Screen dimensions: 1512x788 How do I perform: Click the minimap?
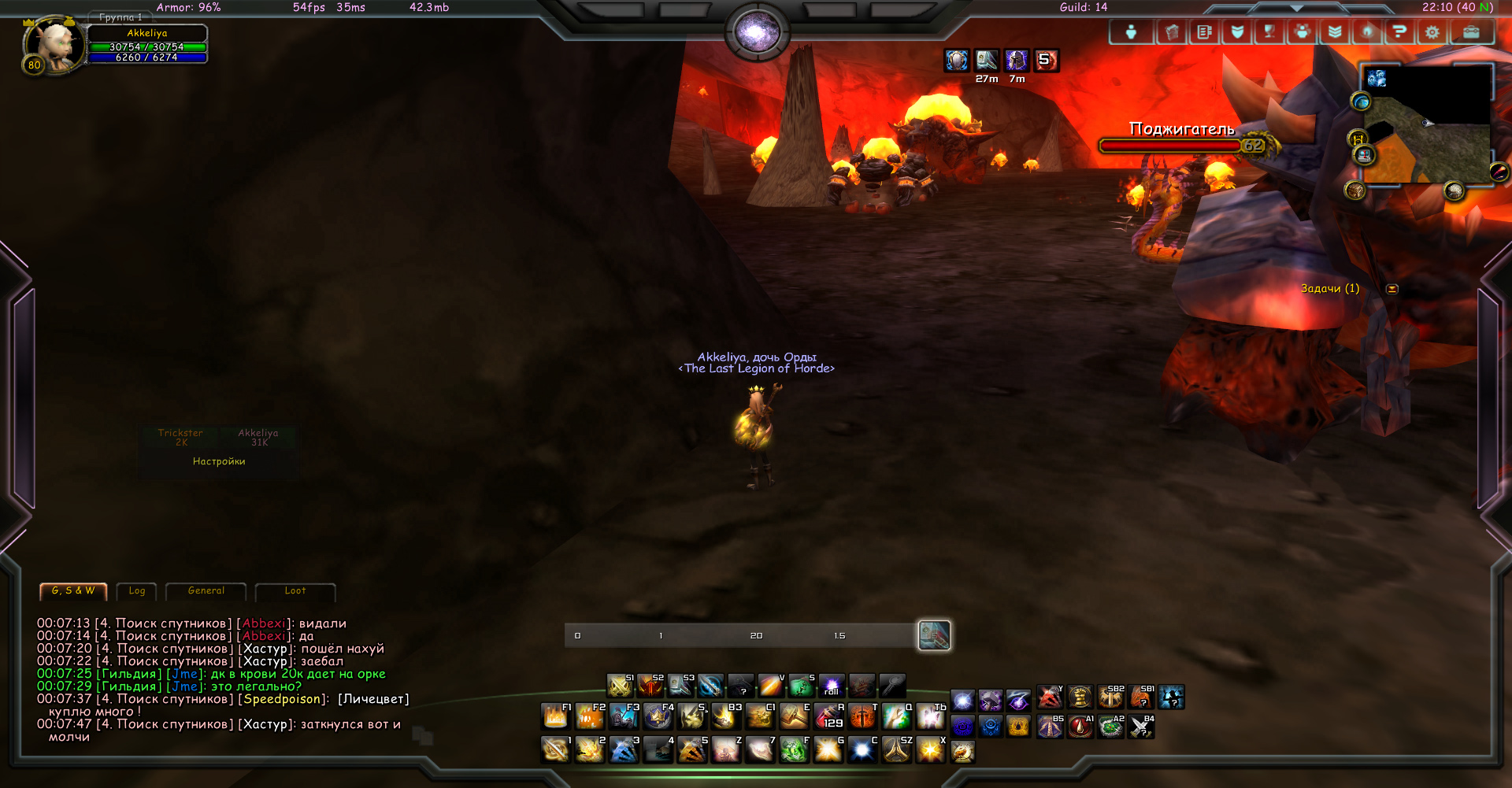tap(1427, 126)
